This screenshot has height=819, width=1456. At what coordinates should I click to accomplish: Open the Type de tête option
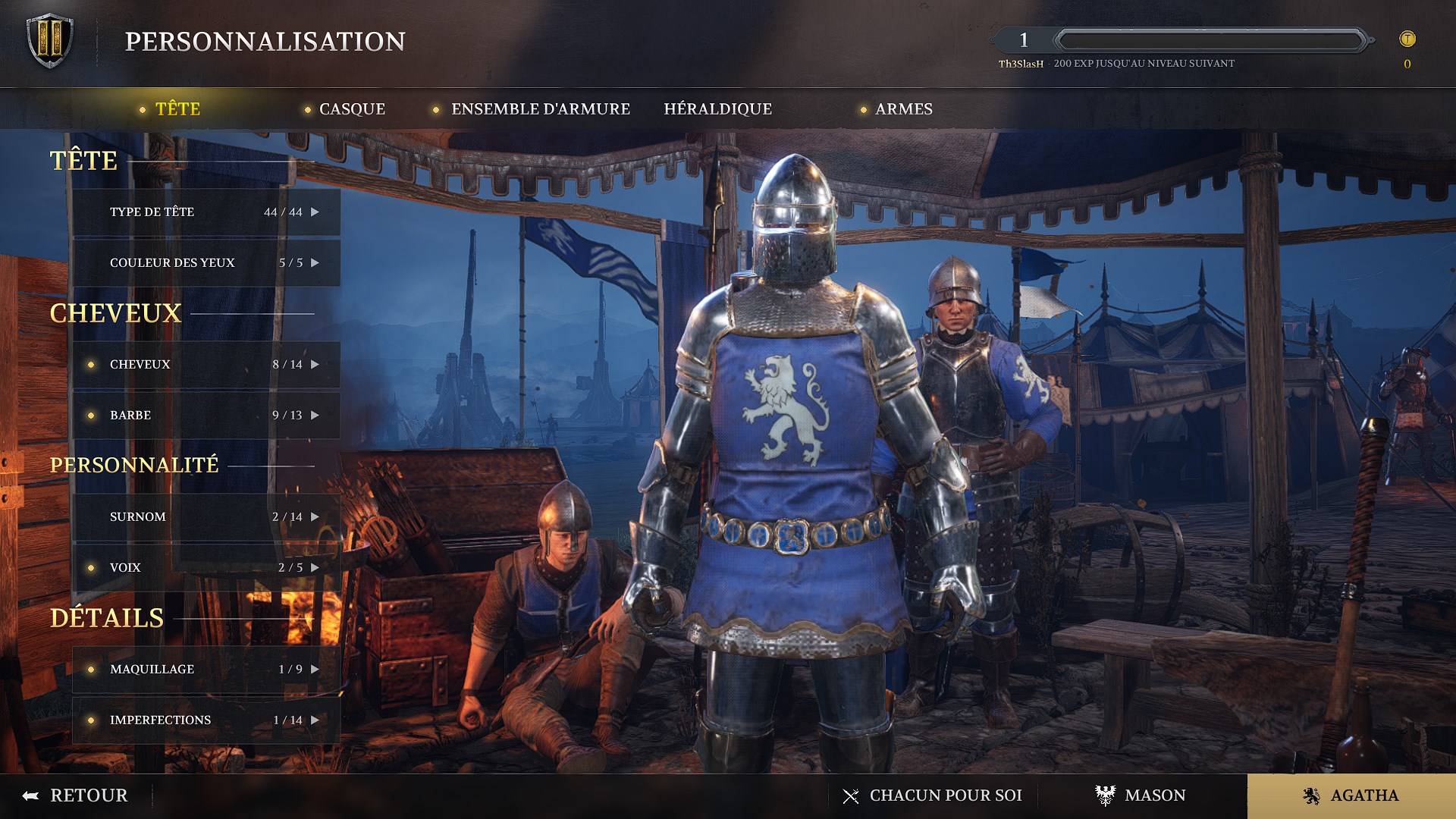[x=206, y=212]
